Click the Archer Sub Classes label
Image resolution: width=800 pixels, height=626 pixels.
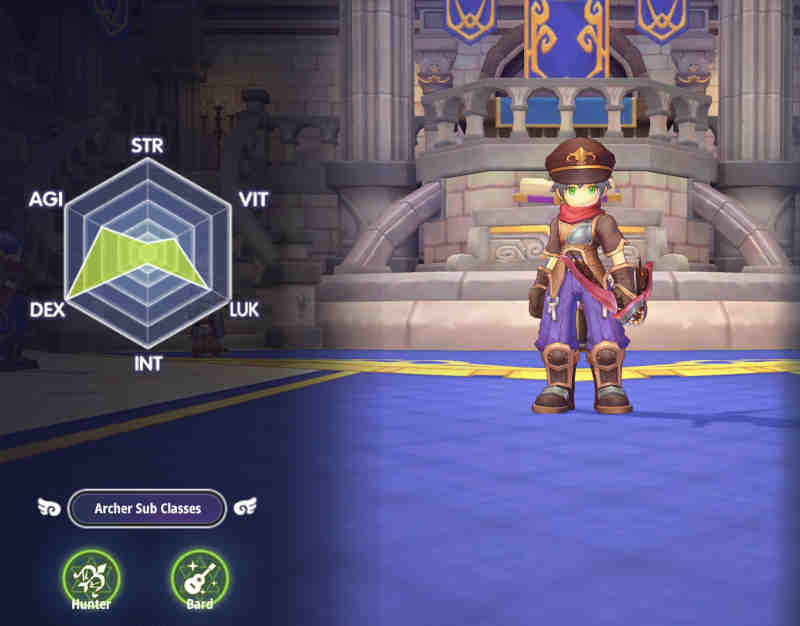147,508
